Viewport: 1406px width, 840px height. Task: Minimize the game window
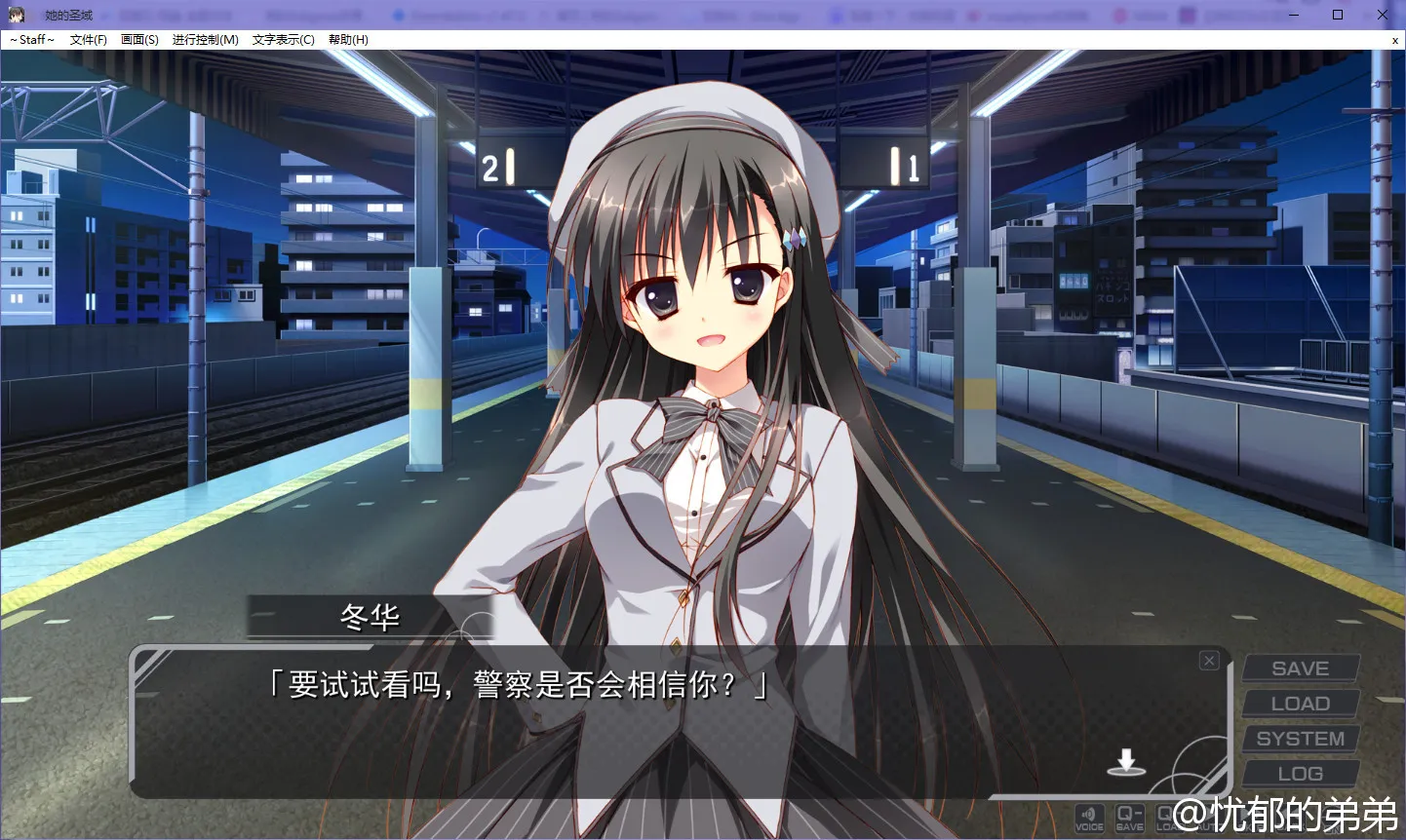pos(1293,15)
